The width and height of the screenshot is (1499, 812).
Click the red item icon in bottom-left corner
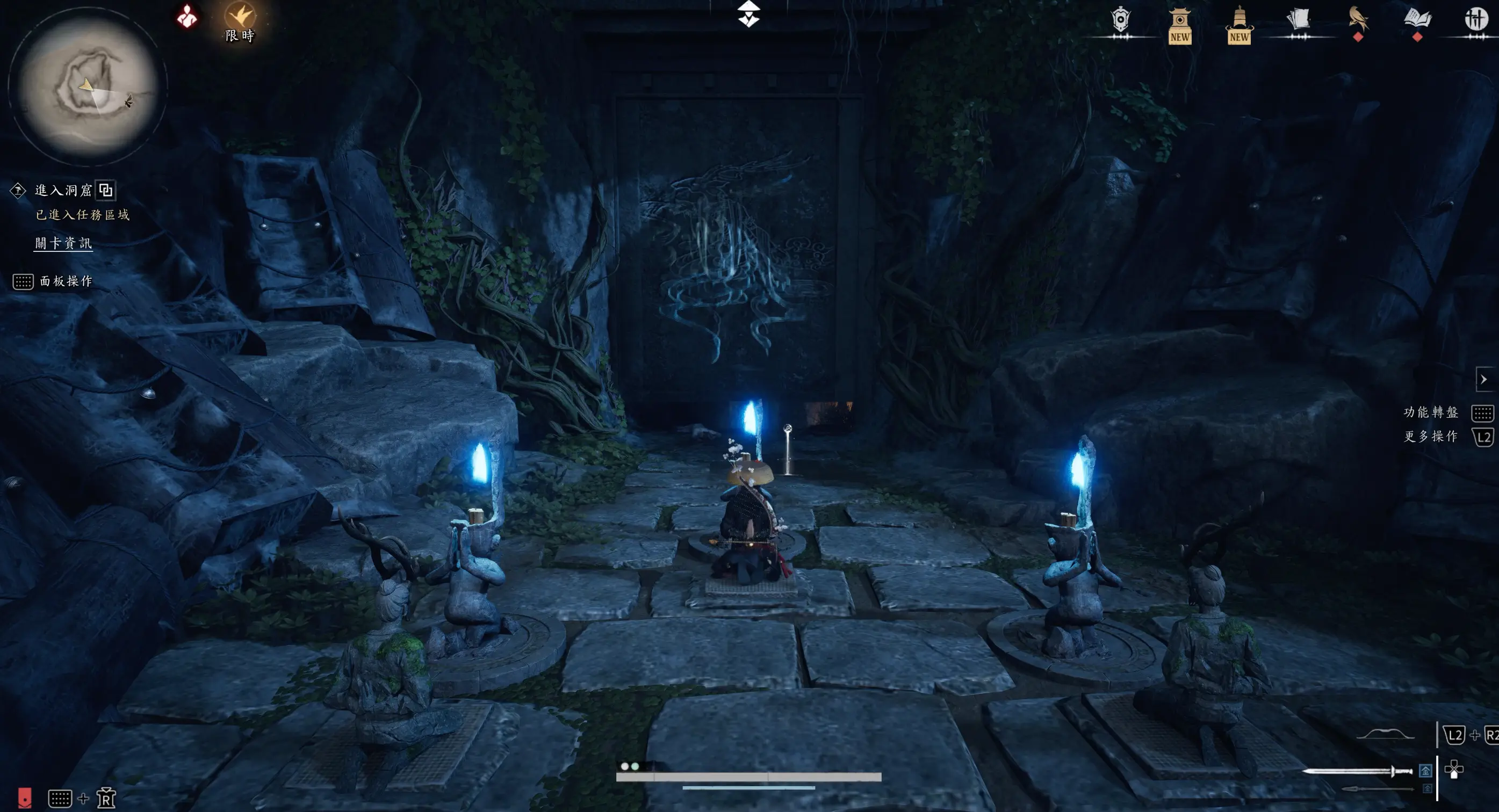coord(24,797)
